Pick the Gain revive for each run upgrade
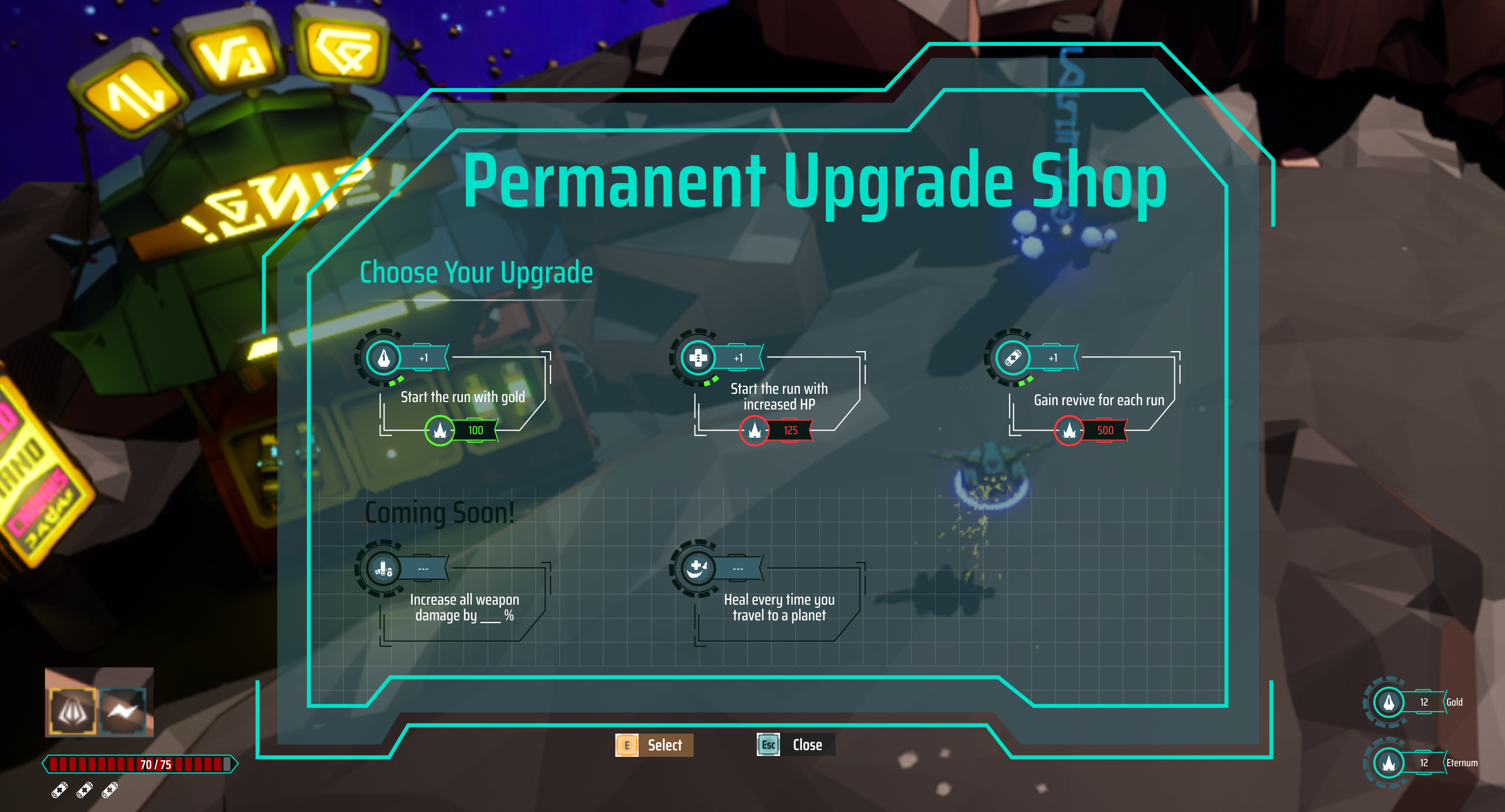The width and height of the screenshot is (1505, 812). 1098,400
